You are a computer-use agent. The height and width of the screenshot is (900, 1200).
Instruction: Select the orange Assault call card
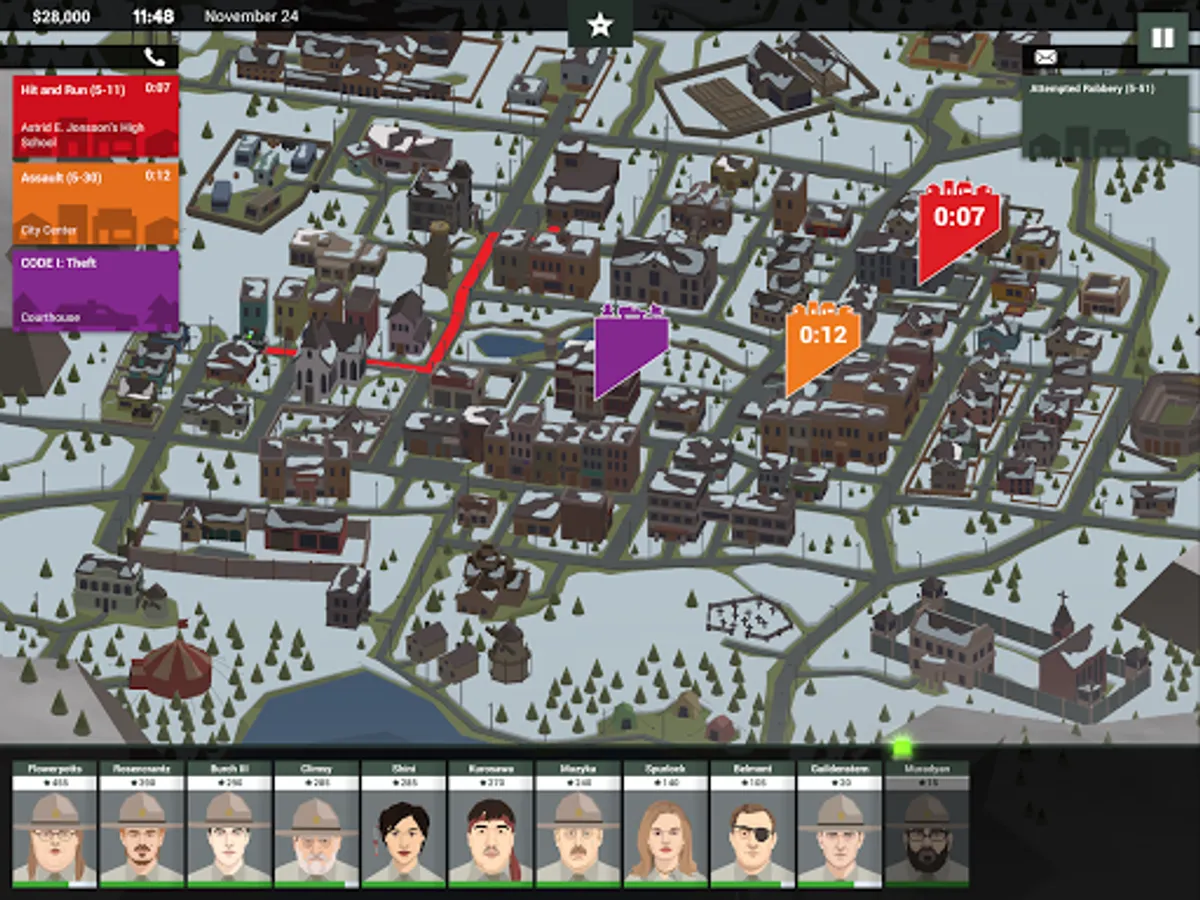coord(95,203)
